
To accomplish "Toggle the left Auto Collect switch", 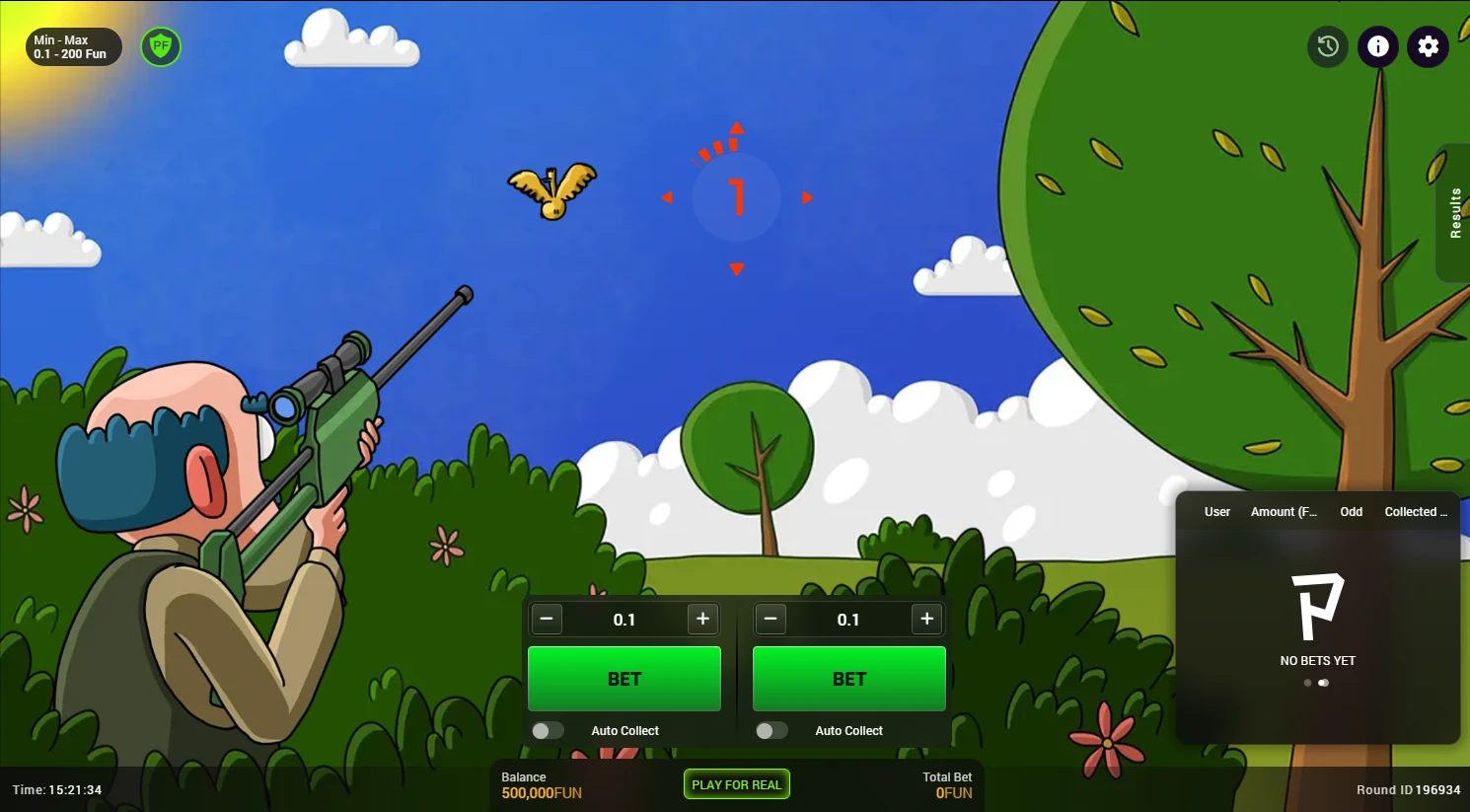I will (548, 730).
